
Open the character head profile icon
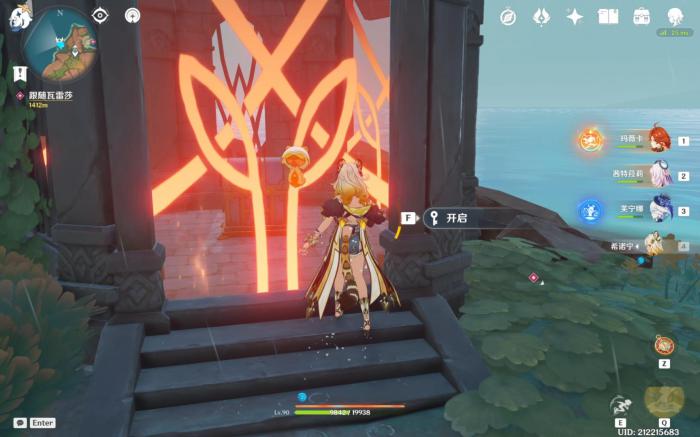coord(675,15)
